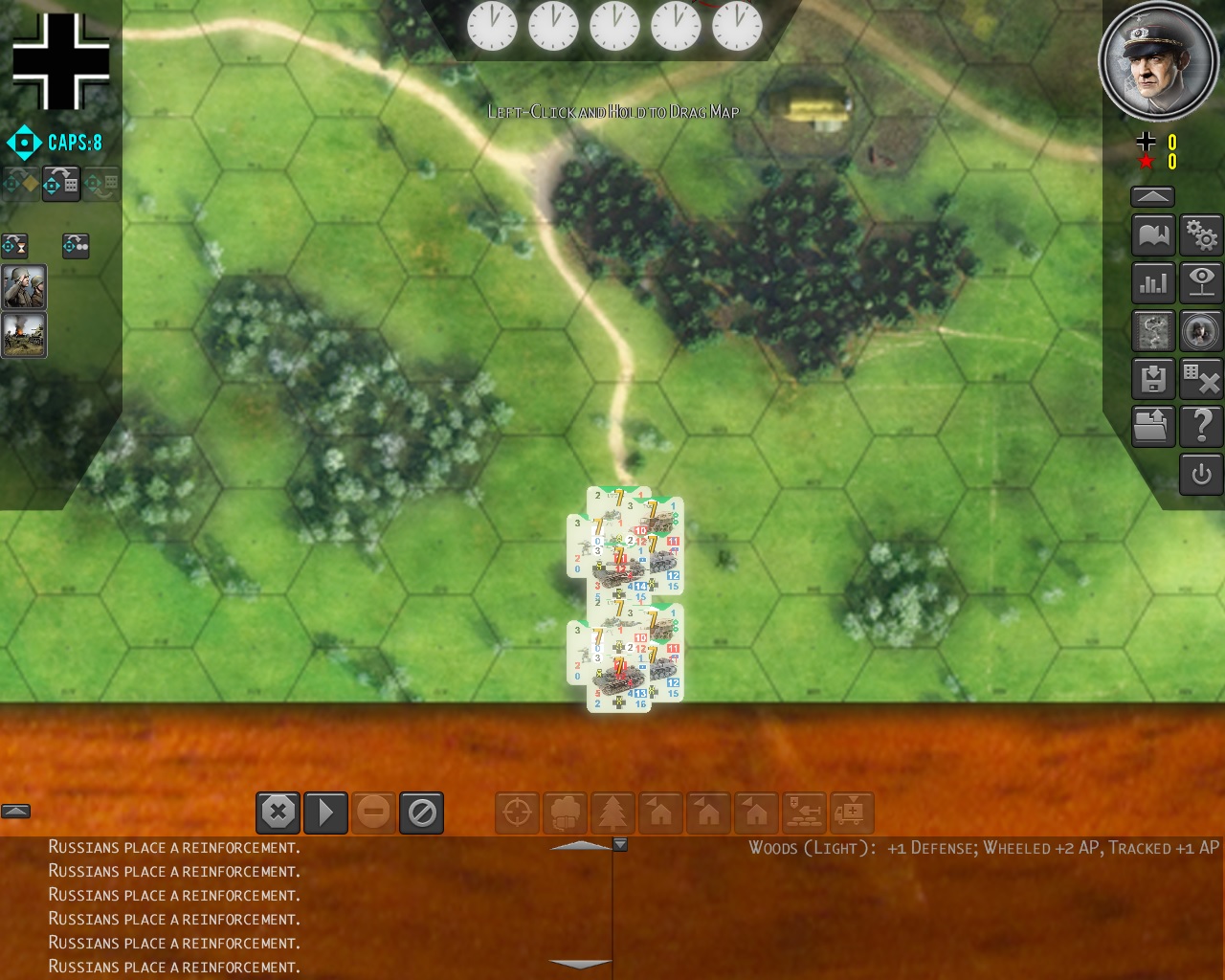Collapse the sidebar with the upward chevron
This screenshot has width=1225, height=980.
[x=1152, y=195]
